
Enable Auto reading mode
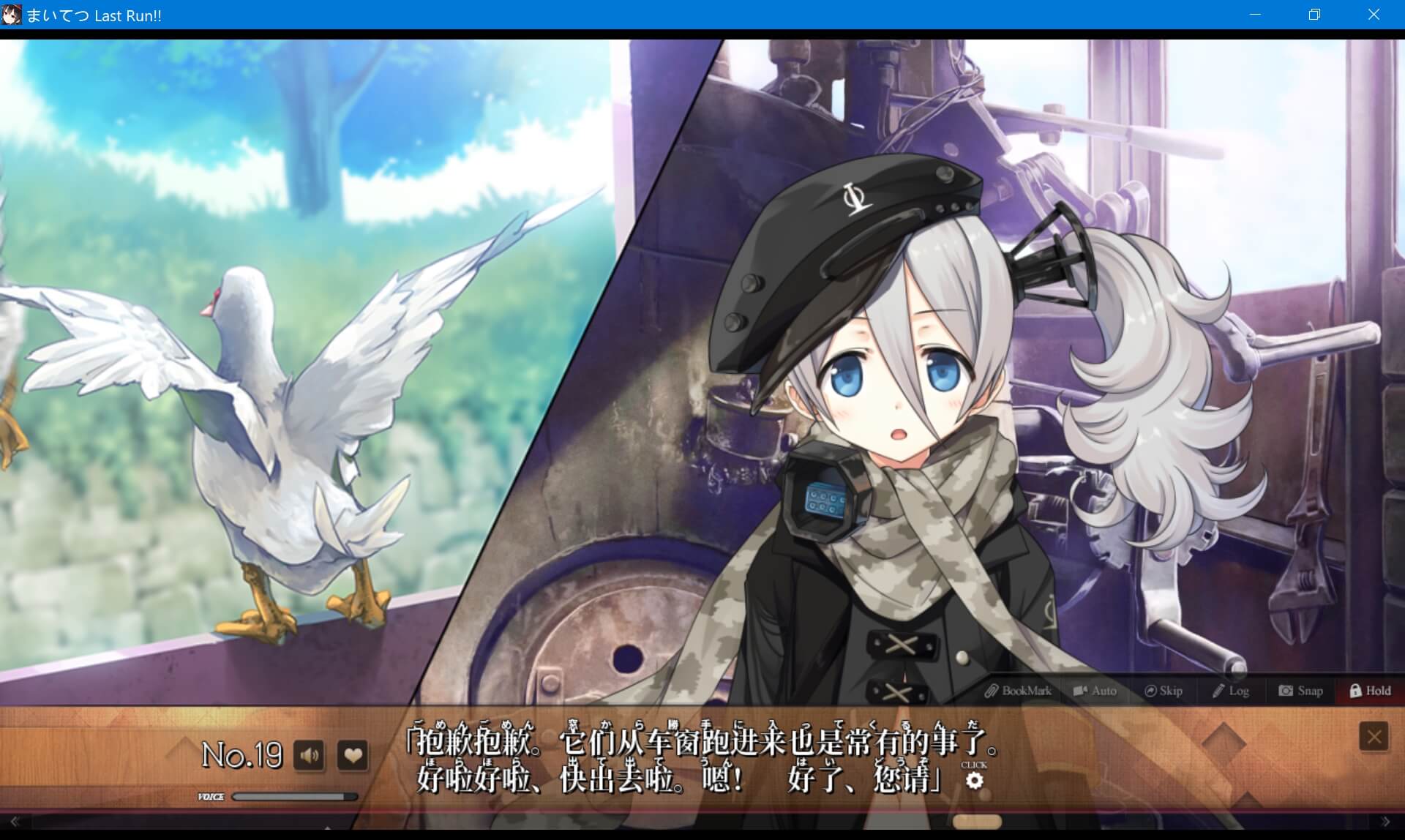(1095, 690)
